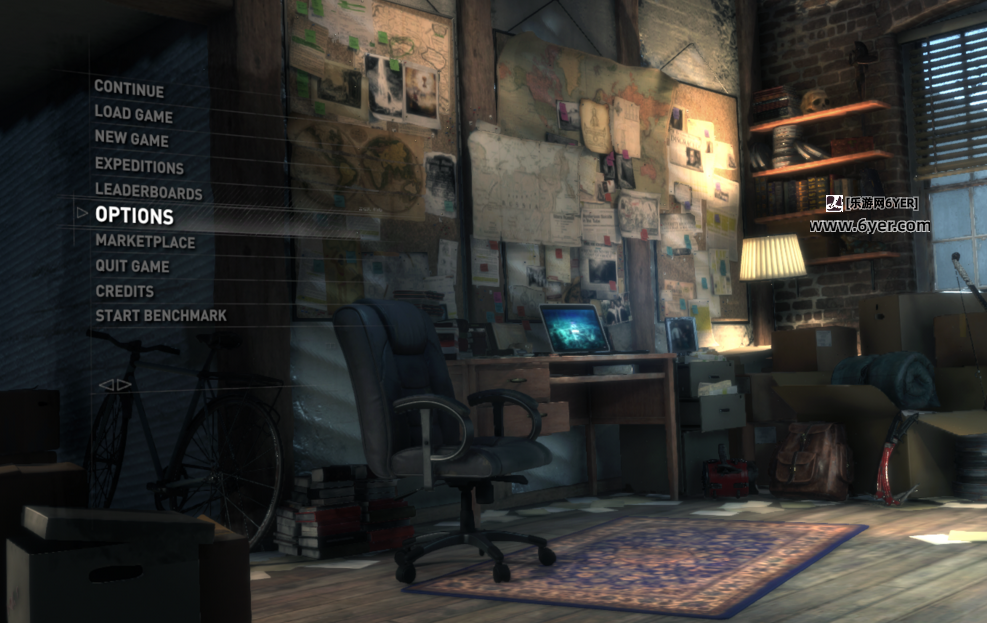This screenshot has height=623, width=987.
Task: Open the highlighted Options menu
Action: (x=134, y=216)
